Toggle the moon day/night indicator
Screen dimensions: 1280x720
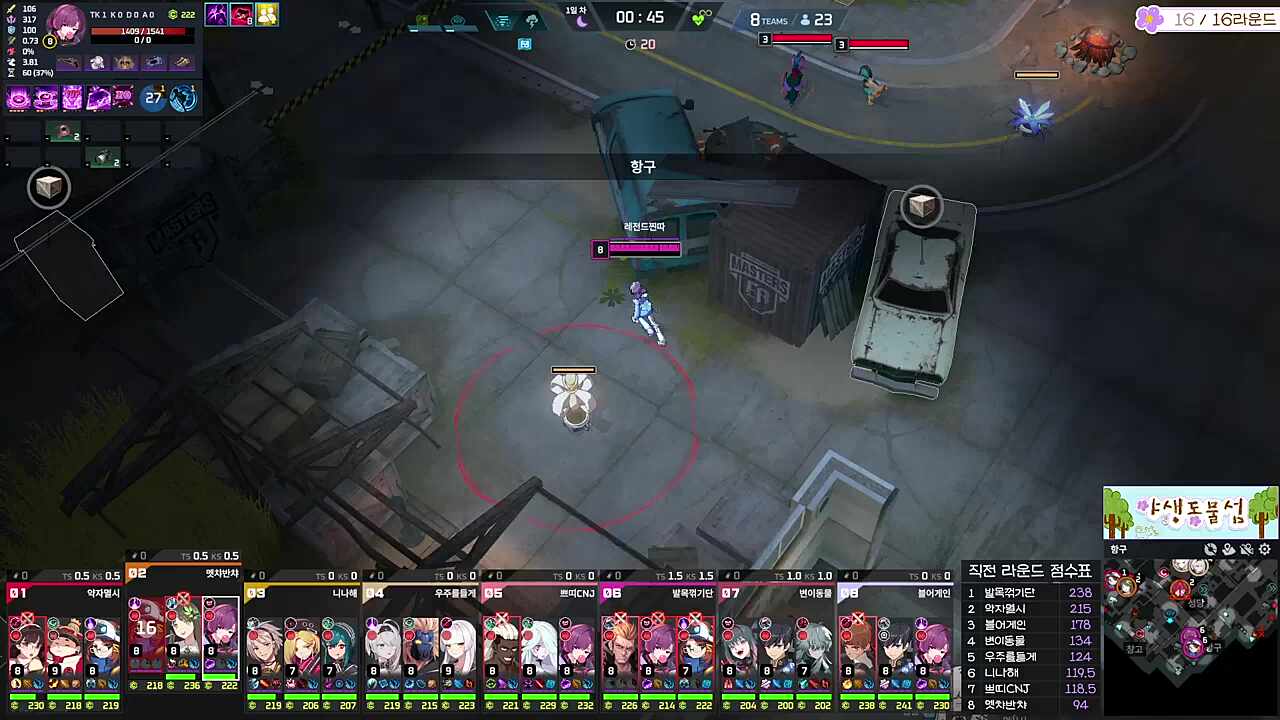pos(581,21)
